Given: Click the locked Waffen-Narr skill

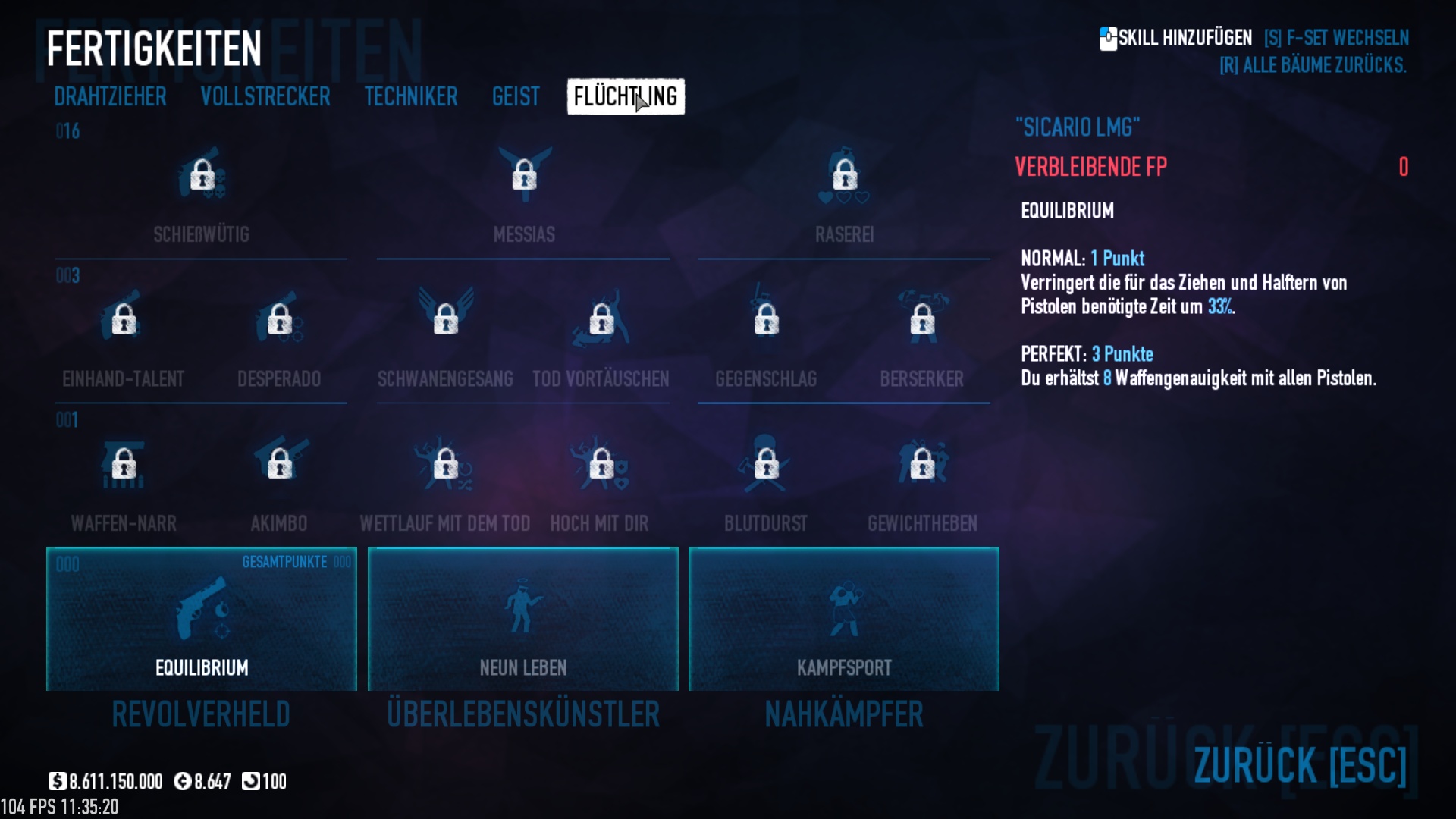Looking at the screenshot, I should tap(124, 464).
